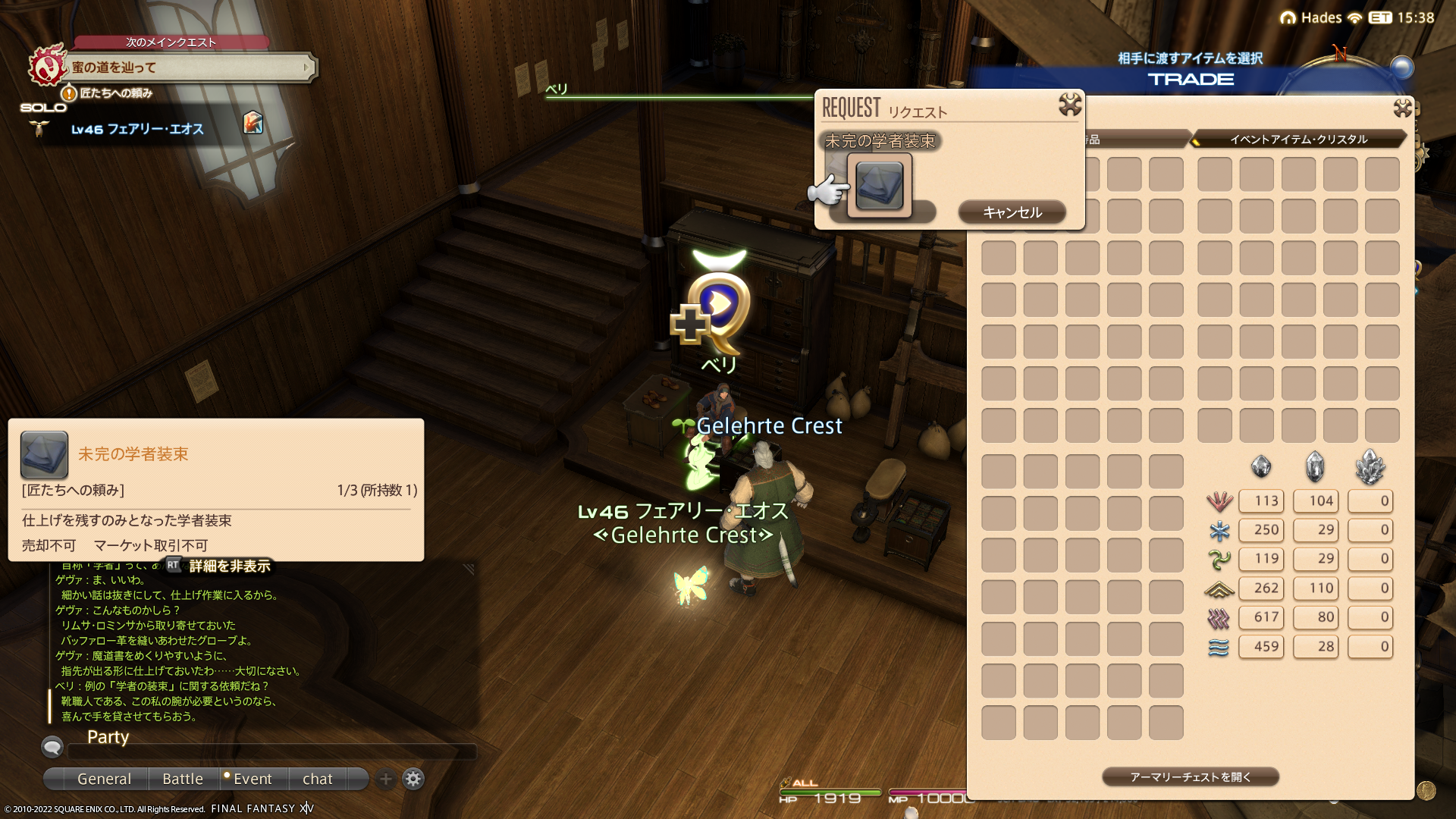Select the tracked artisans' request quest entry
The image size is (1456, 819).
116,93
